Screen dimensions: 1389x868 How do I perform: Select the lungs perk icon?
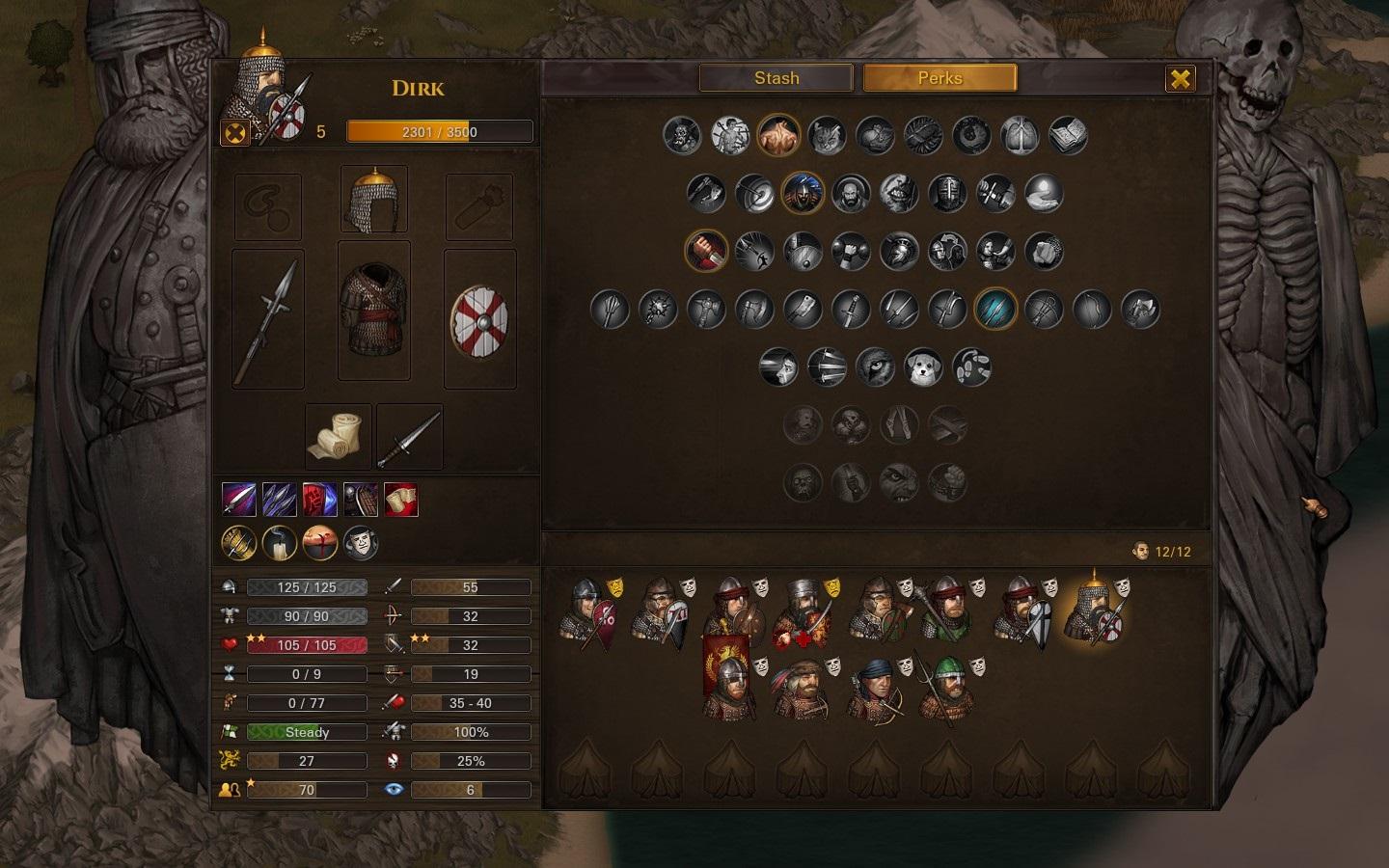[x=1020, y=136]
